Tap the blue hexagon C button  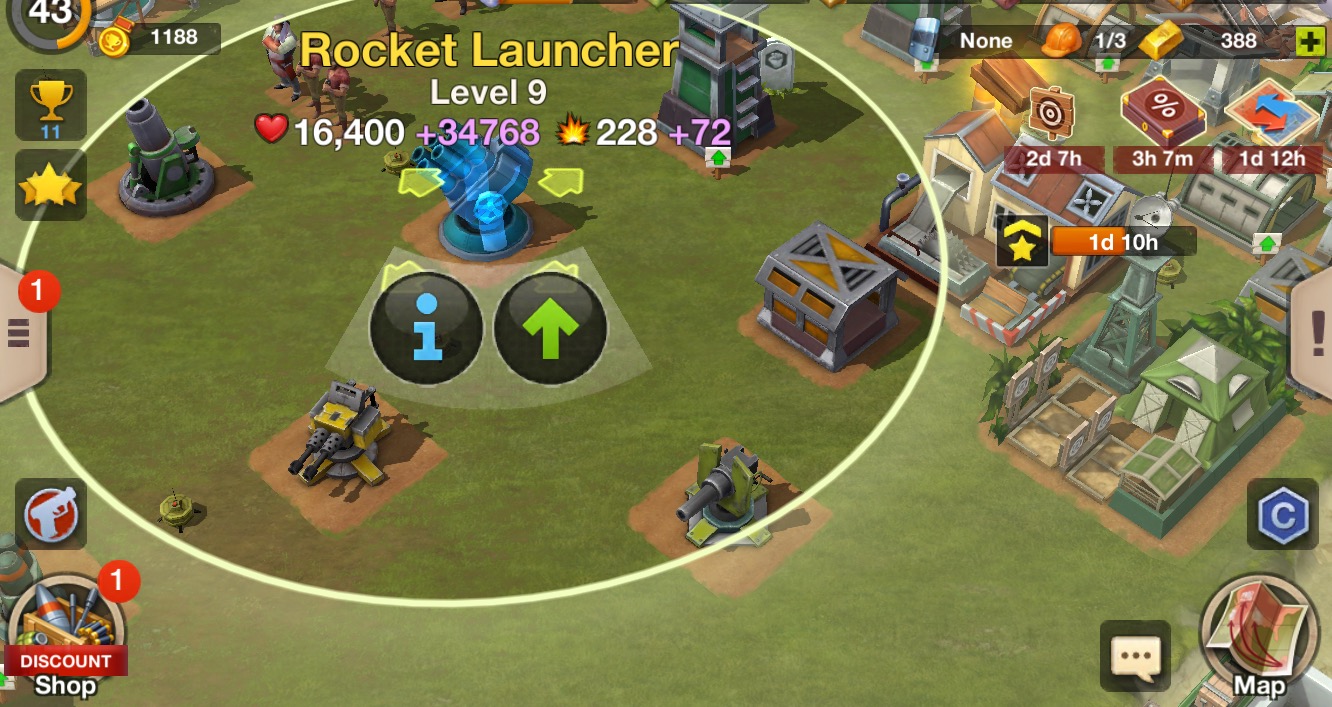[1282, 514]
